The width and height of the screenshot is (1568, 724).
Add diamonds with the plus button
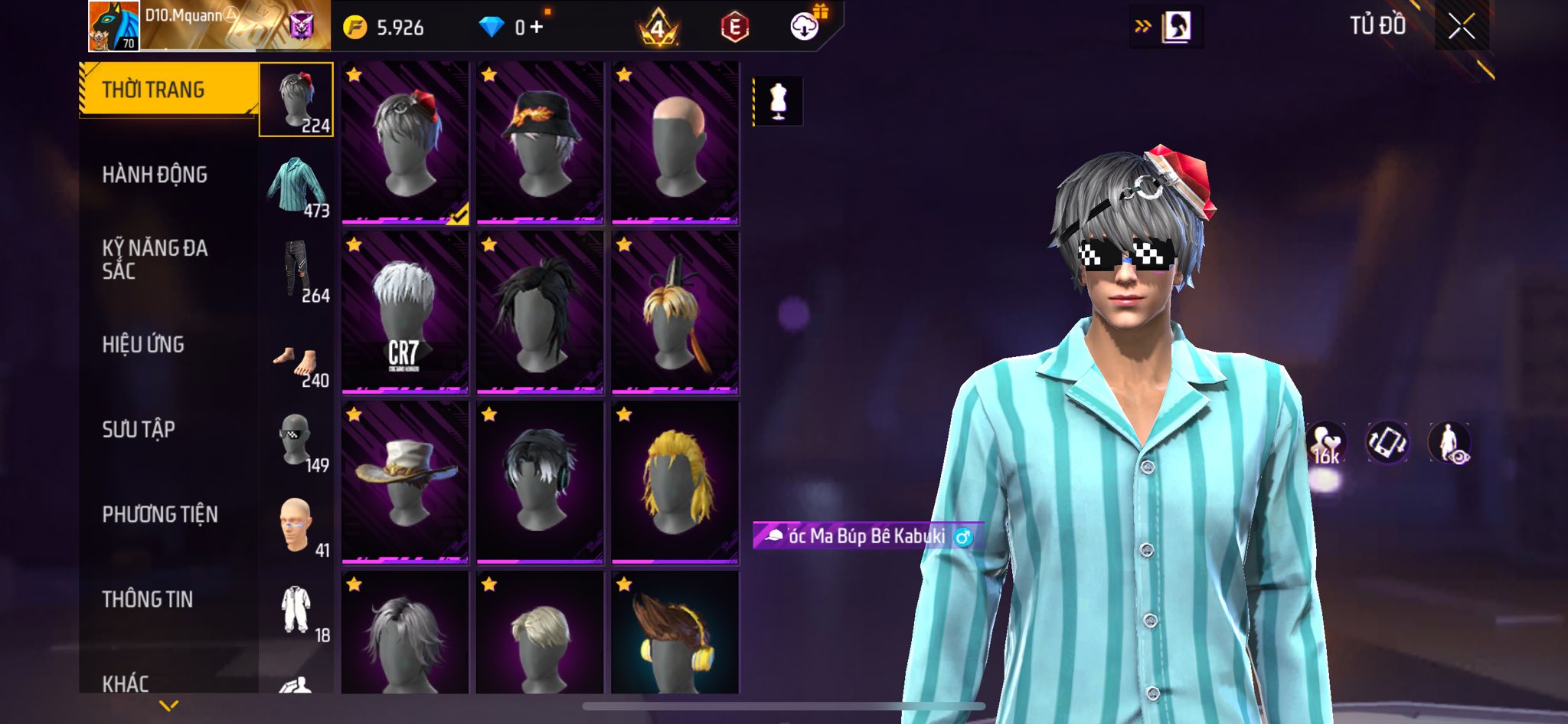537,28
